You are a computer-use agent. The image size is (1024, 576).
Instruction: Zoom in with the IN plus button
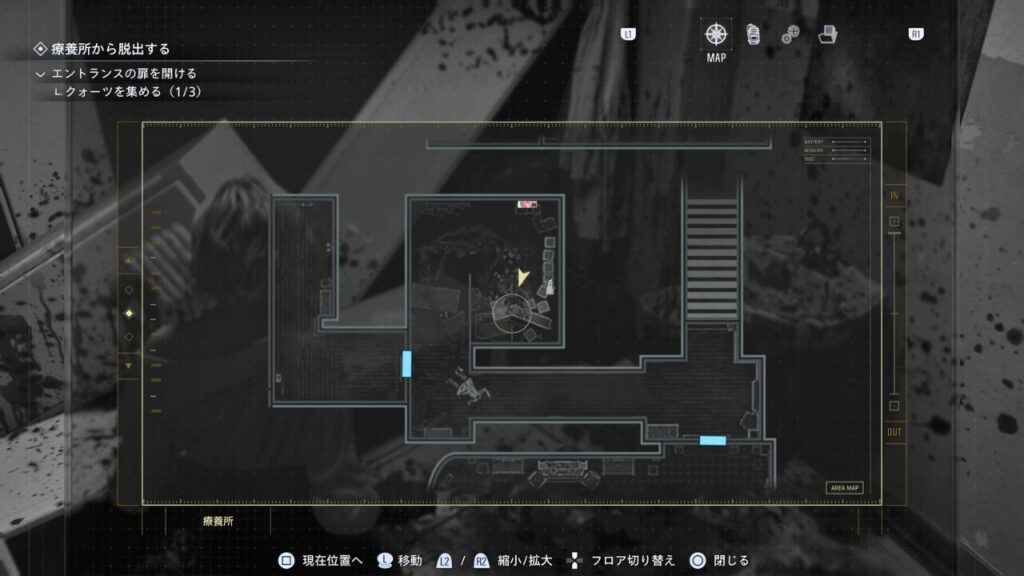[x=894, y=221]
